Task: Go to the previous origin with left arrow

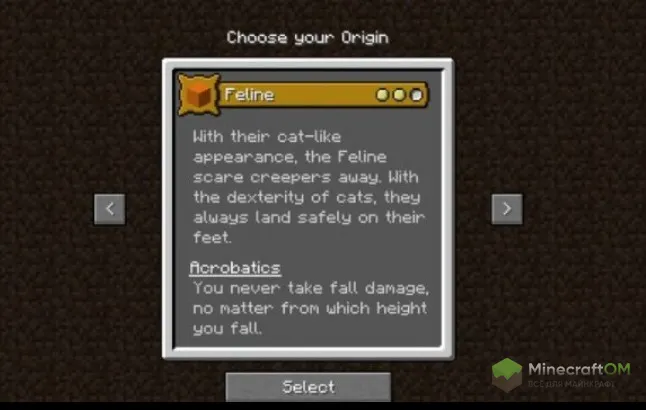Action: [x=109, y=209]
